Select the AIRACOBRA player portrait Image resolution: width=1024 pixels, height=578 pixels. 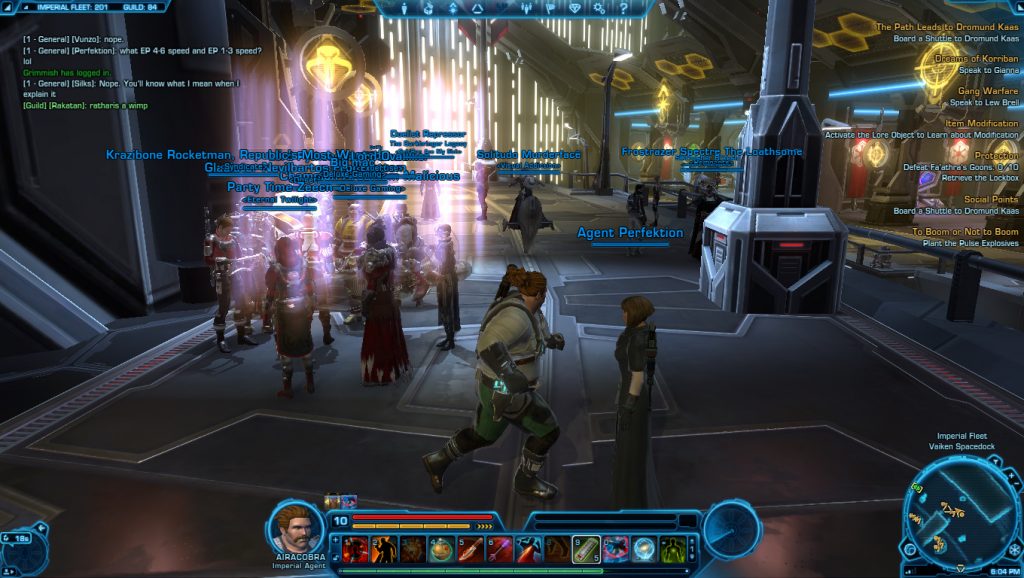(295, 525)
